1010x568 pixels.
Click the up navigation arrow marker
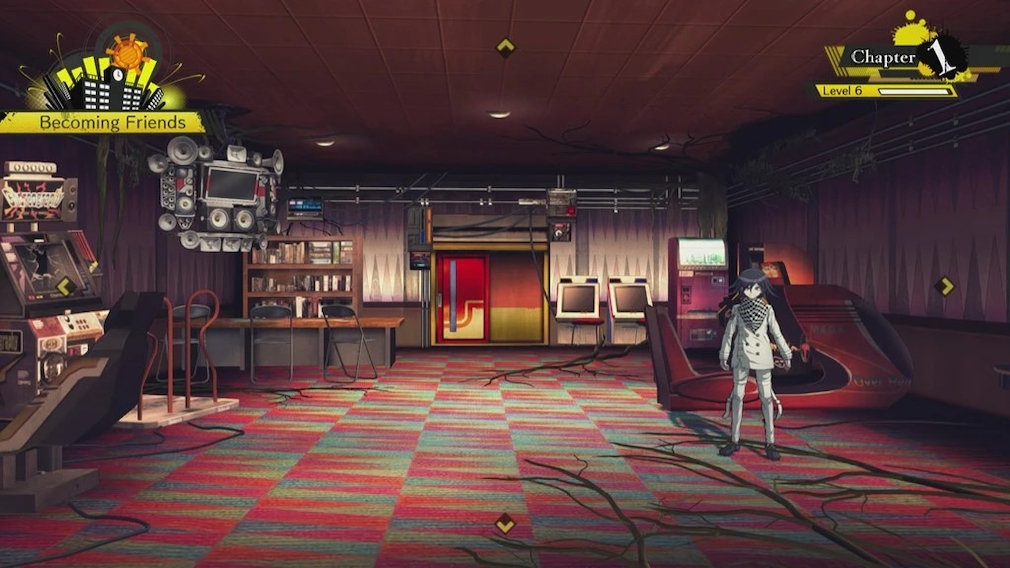(x=506, y=46)
